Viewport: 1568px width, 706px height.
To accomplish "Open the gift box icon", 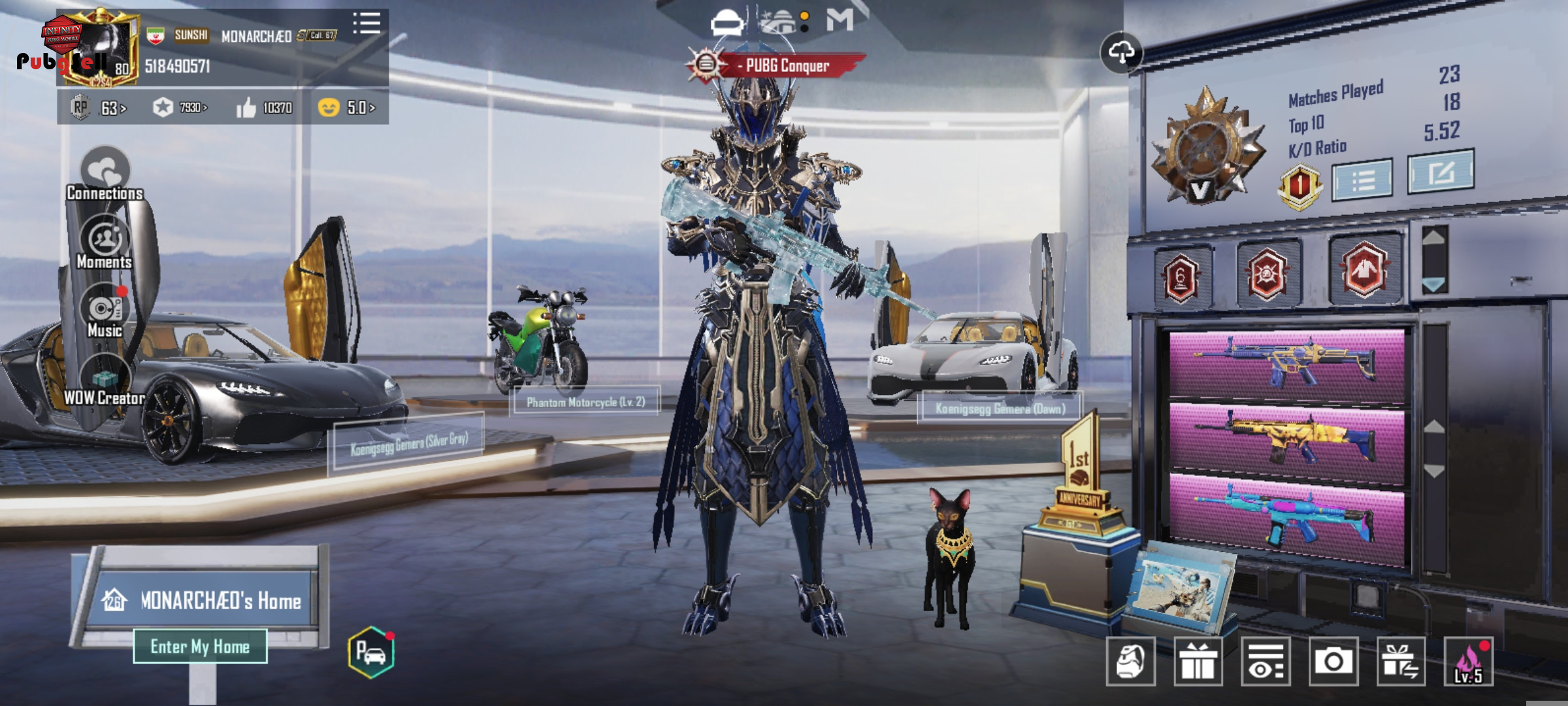I will 1198,662.
